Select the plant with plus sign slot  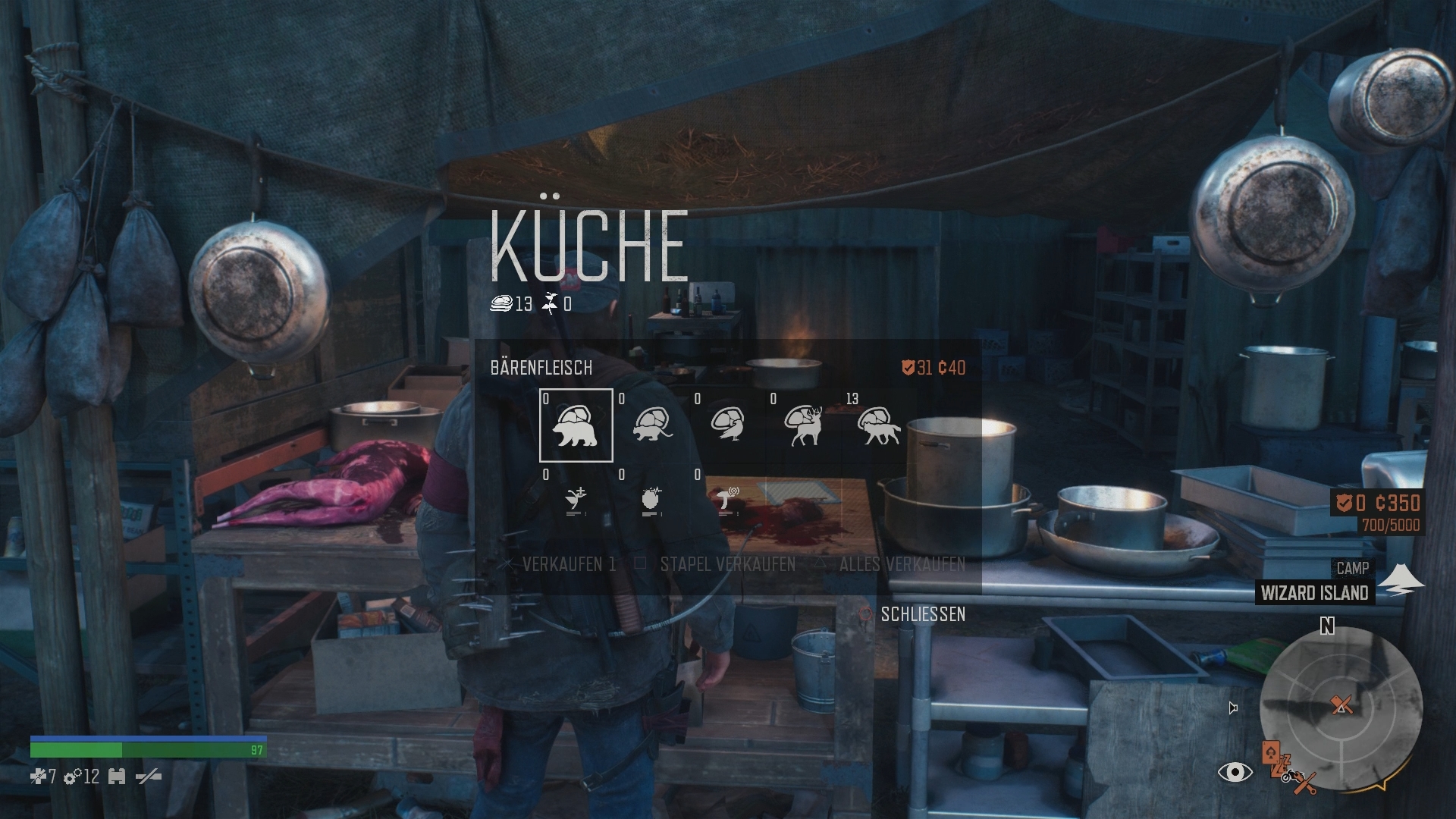point(576,500)
